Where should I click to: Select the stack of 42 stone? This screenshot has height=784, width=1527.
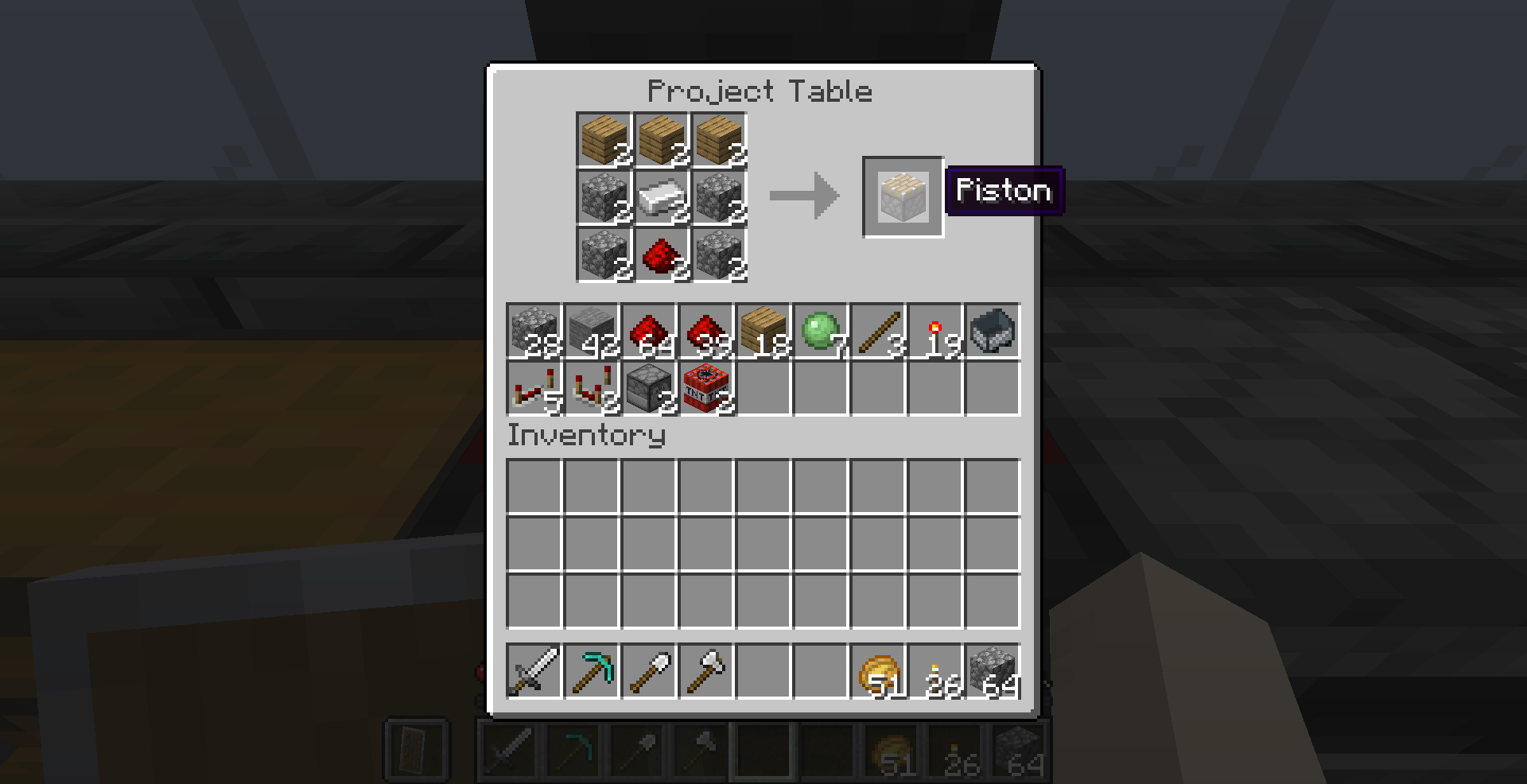[592, 332]
